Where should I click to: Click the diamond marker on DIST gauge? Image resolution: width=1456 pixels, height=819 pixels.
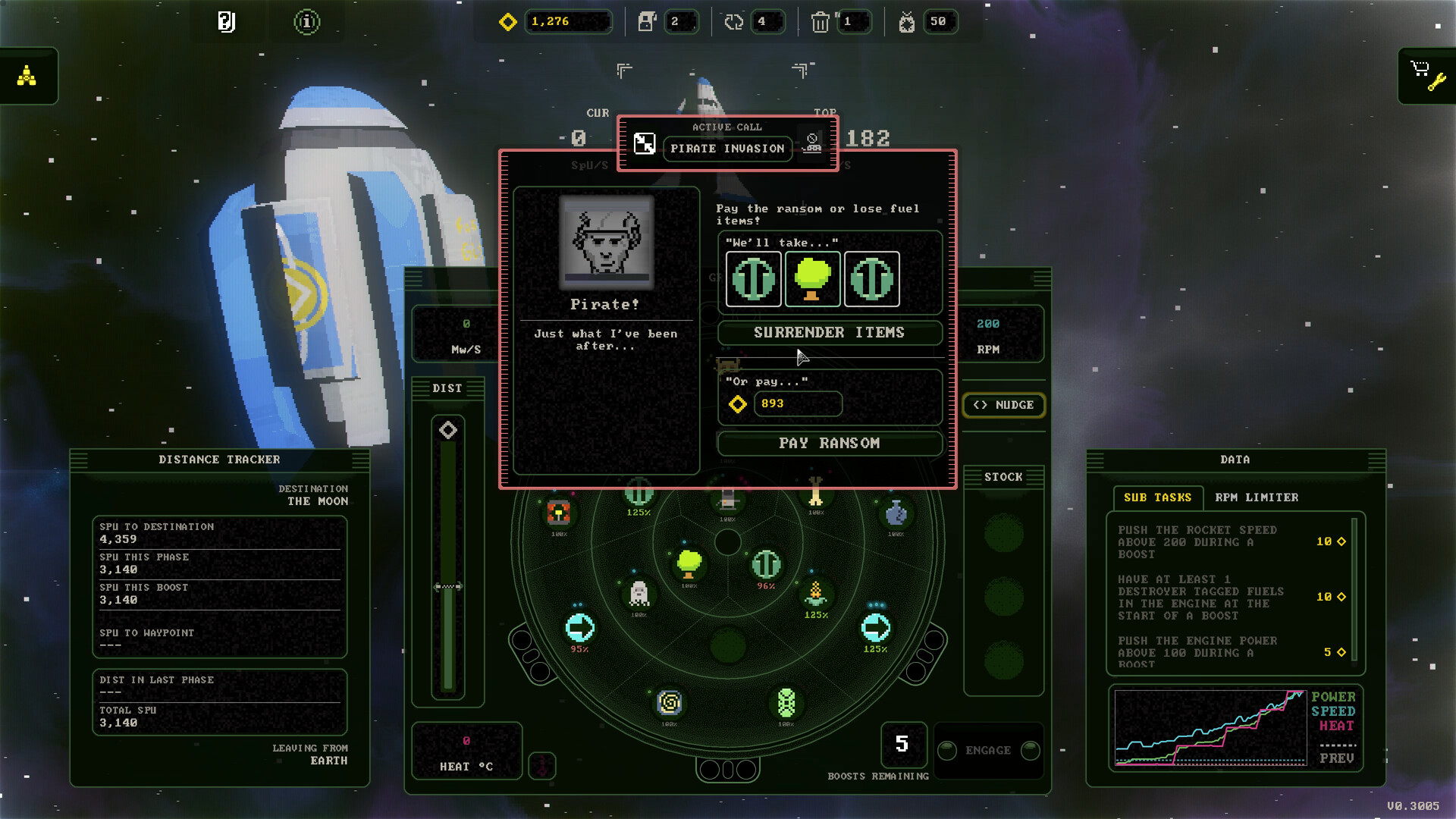click(447, 431)
